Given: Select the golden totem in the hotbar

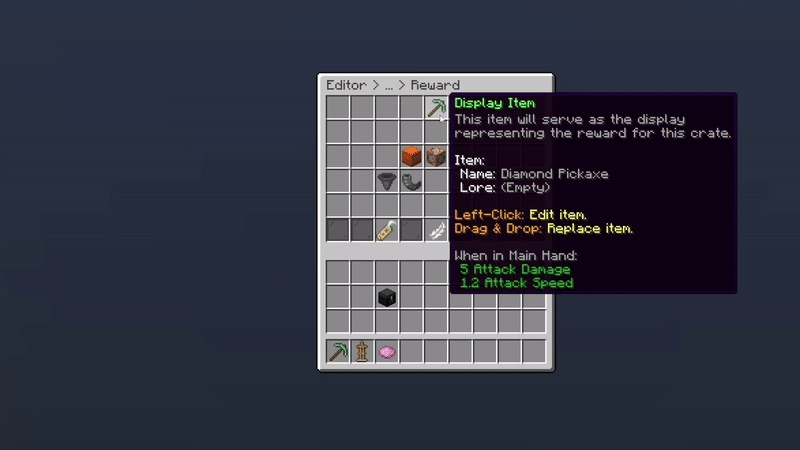Looking at the screenshot, I should pyautogui.click(x=362, y=351).
